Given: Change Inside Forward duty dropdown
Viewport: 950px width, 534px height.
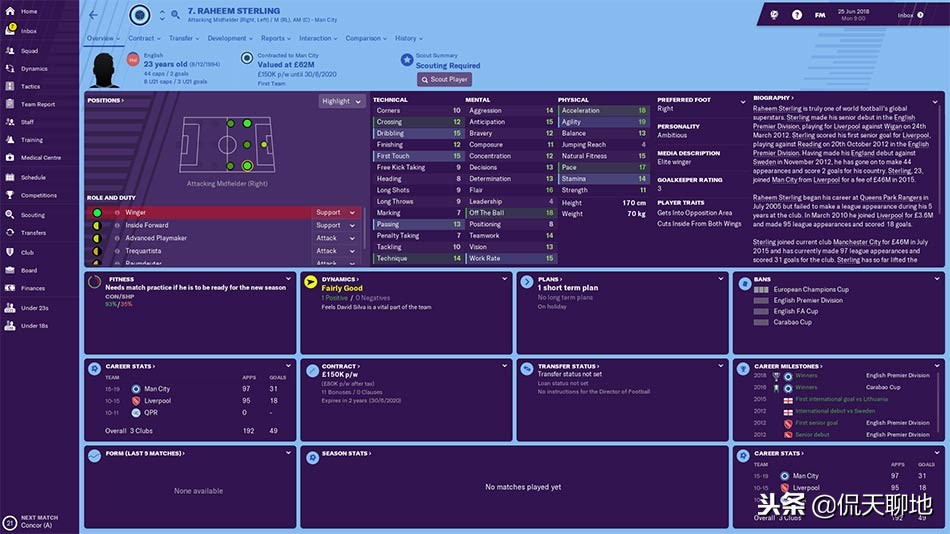Looking at the screenshot, I should [x=335, y=225].
